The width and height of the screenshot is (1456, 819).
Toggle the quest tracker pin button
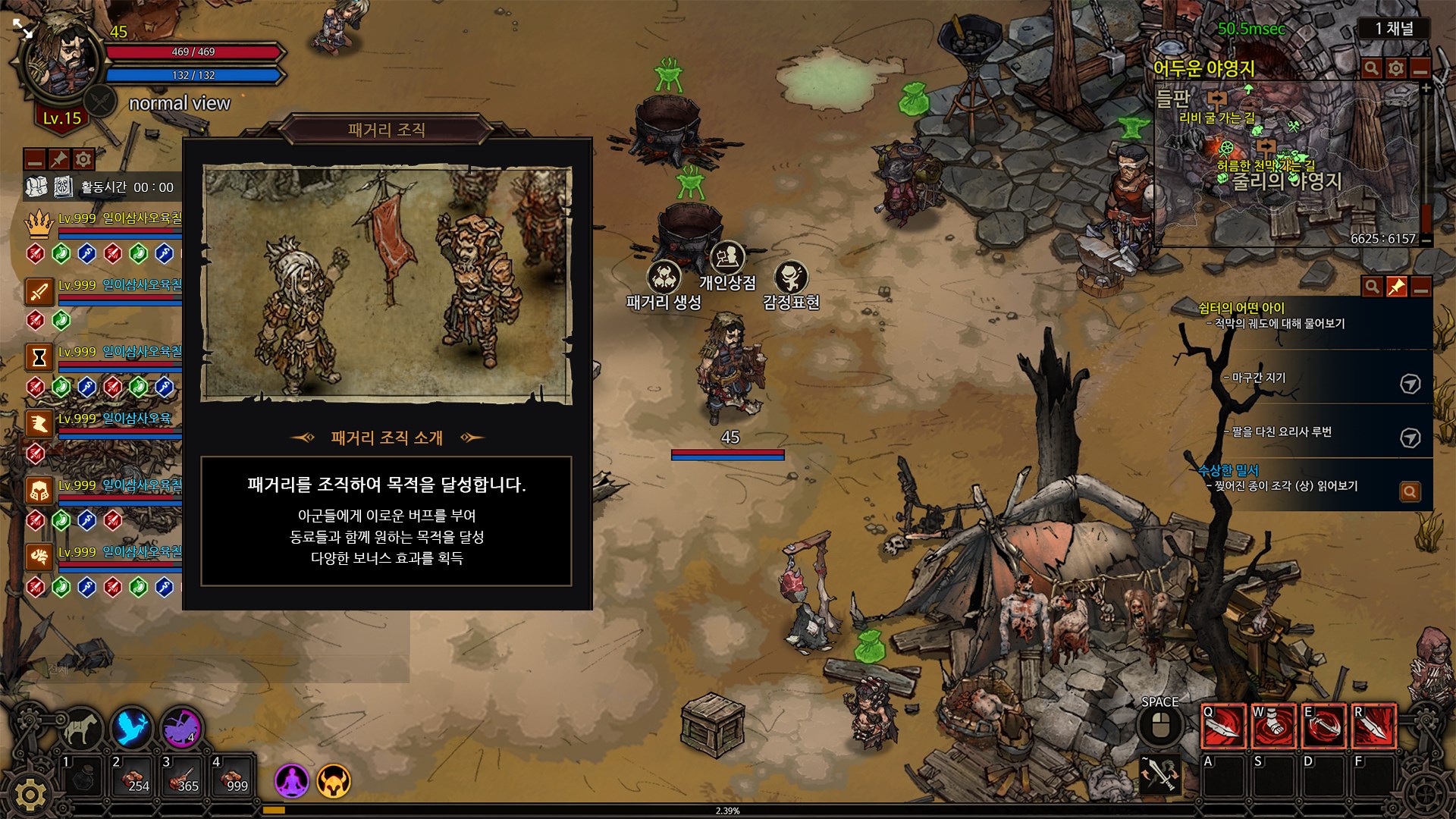[1396, 287]
